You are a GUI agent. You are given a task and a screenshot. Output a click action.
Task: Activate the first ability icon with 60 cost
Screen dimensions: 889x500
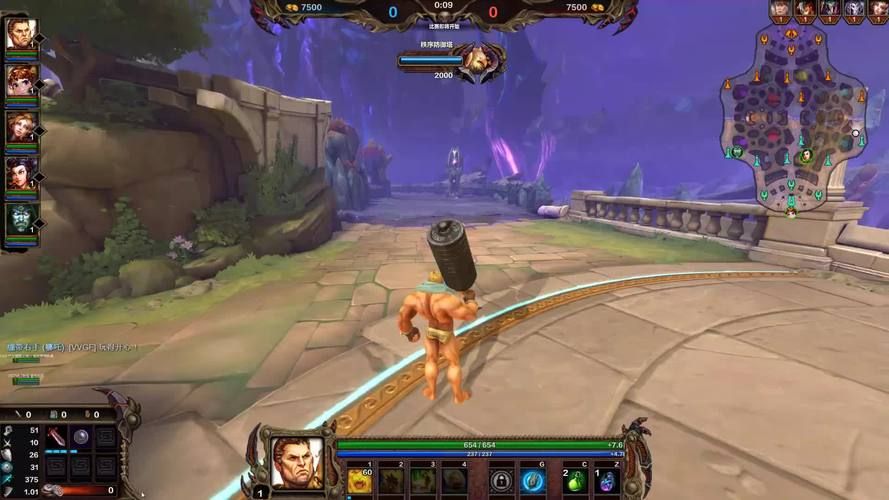pos(362,480)
